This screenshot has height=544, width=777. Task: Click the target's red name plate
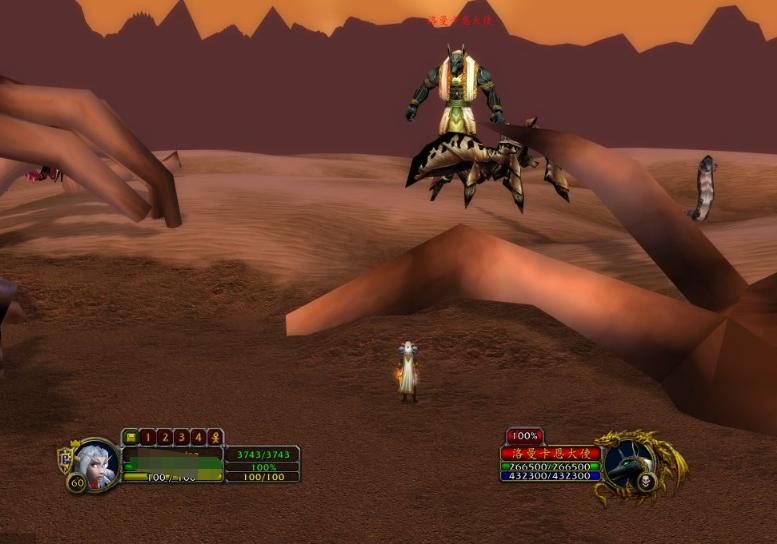[550, 453]
